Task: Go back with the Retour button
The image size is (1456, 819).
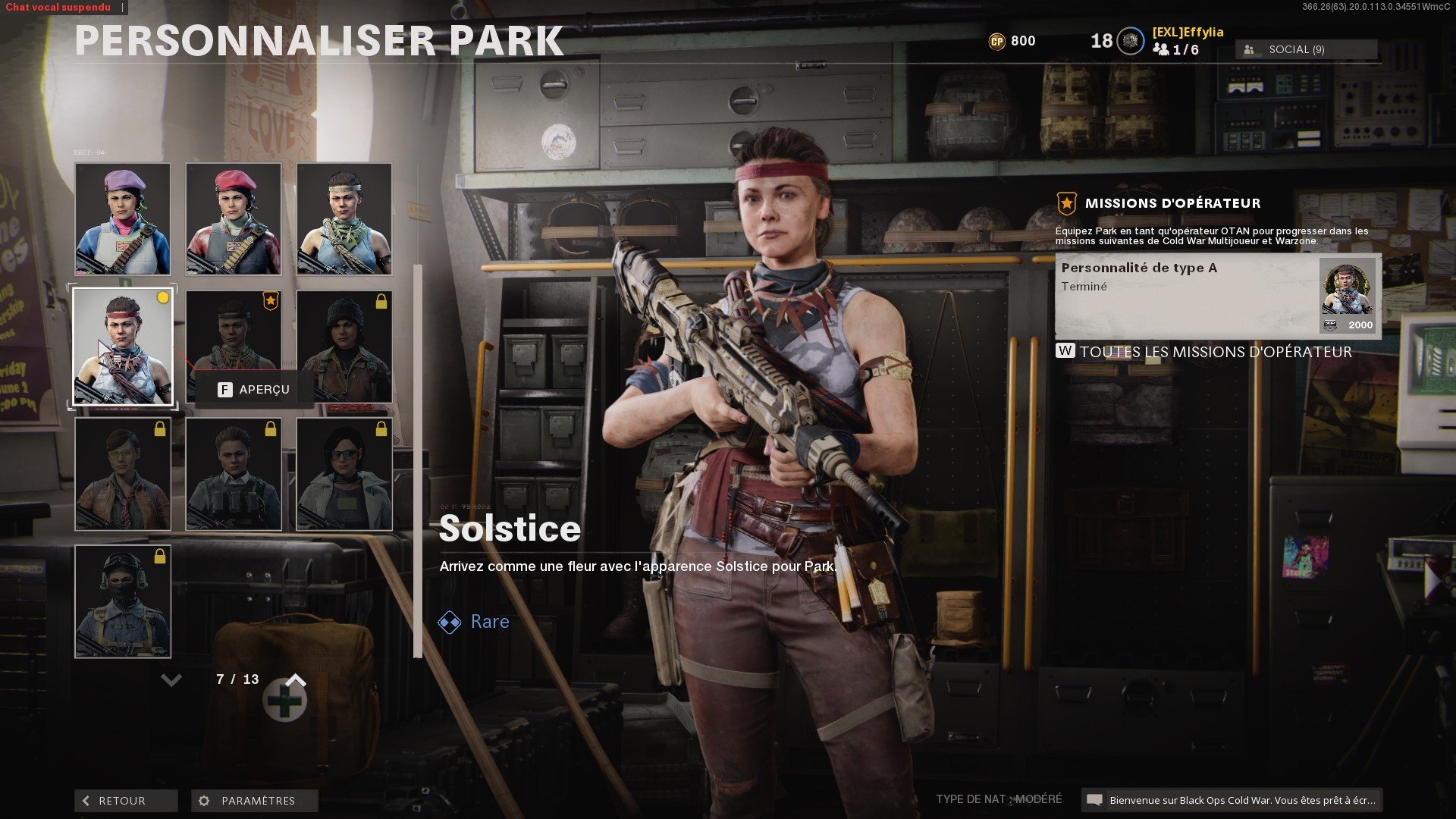Action: tap(125, 801)
